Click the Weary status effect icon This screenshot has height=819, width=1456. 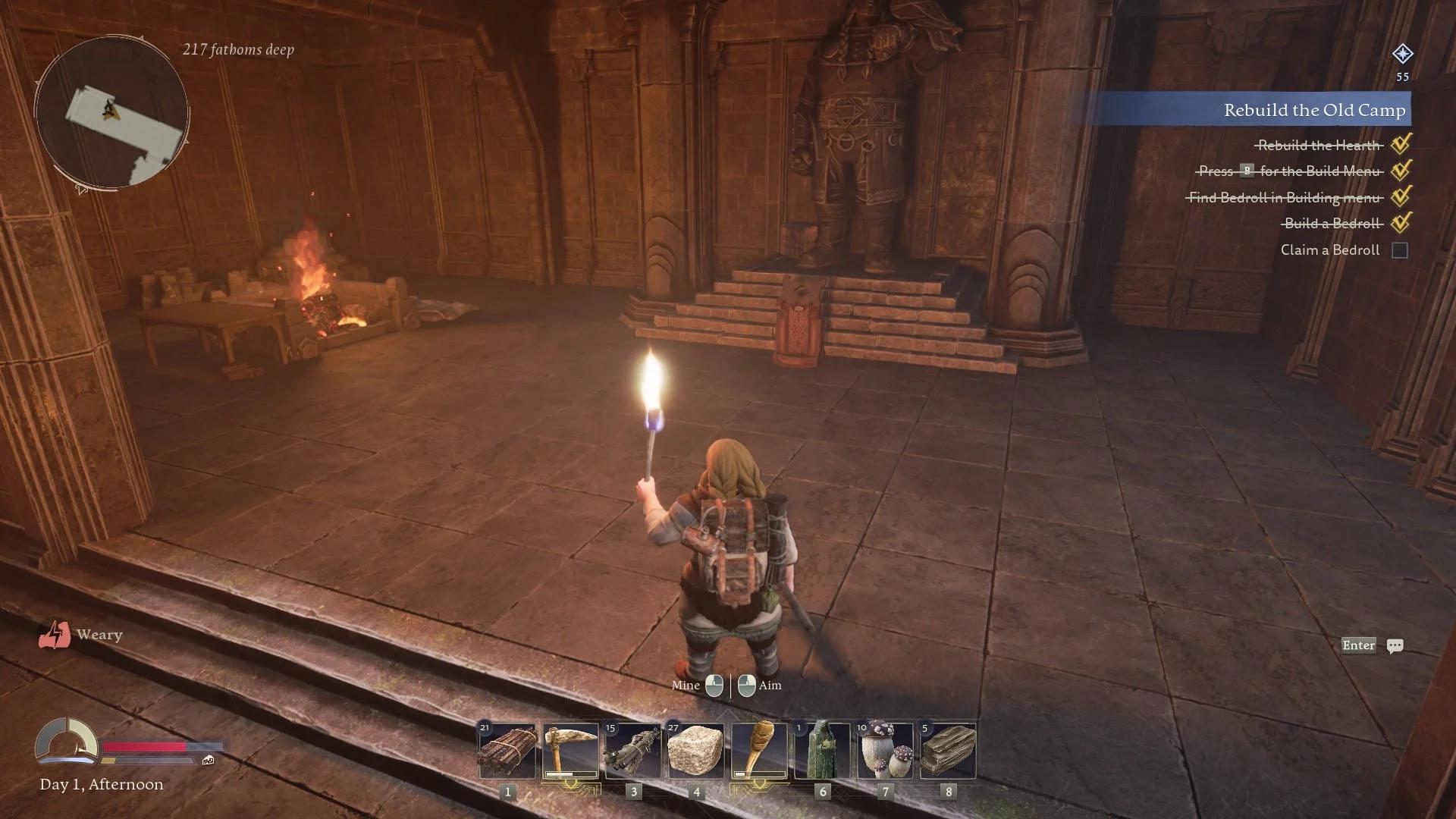click(x=55, y=635)
